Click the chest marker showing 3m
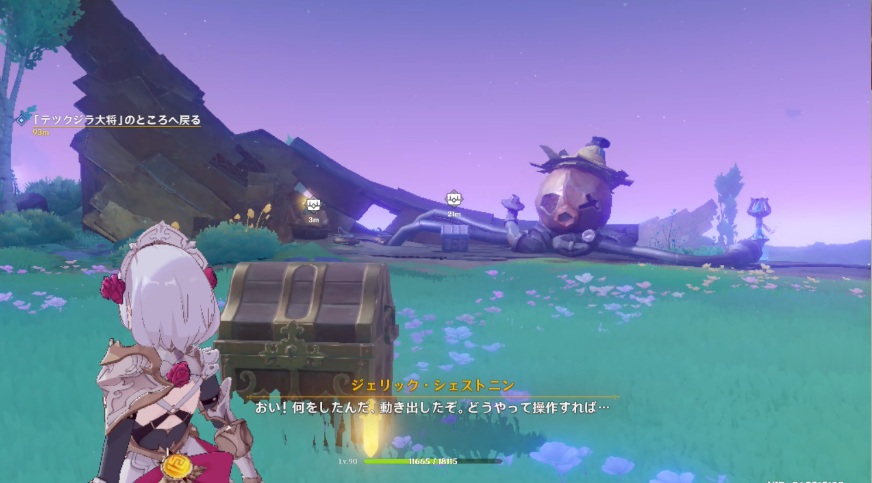 click(313, 205)
